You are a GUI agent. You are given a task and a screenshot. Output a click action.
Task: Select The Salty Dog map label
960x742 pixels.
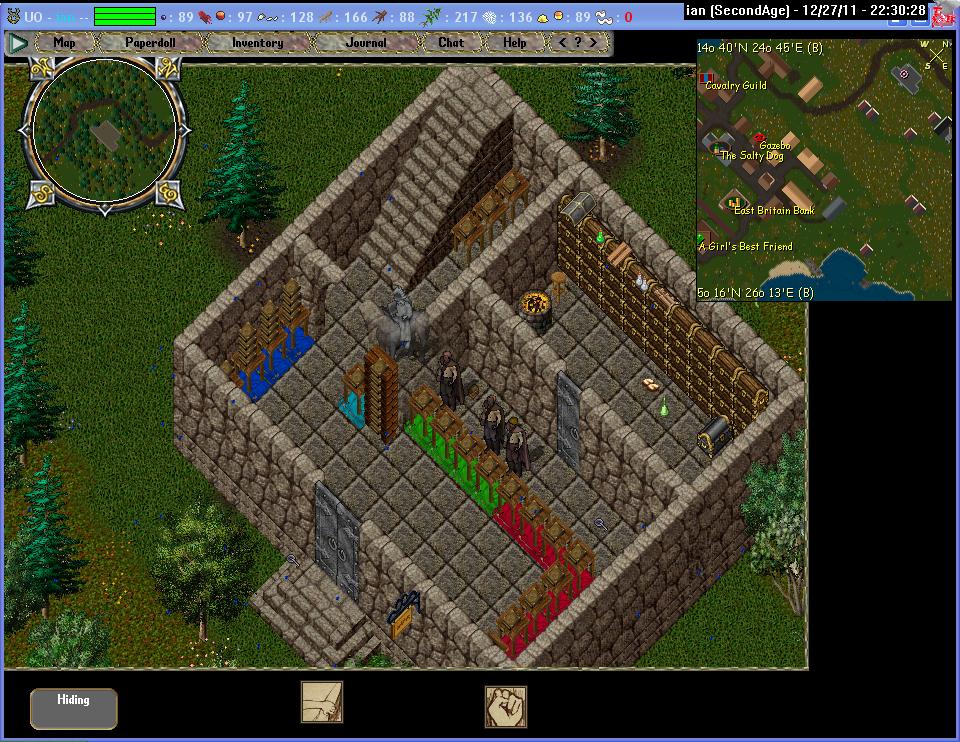[752, 156]
